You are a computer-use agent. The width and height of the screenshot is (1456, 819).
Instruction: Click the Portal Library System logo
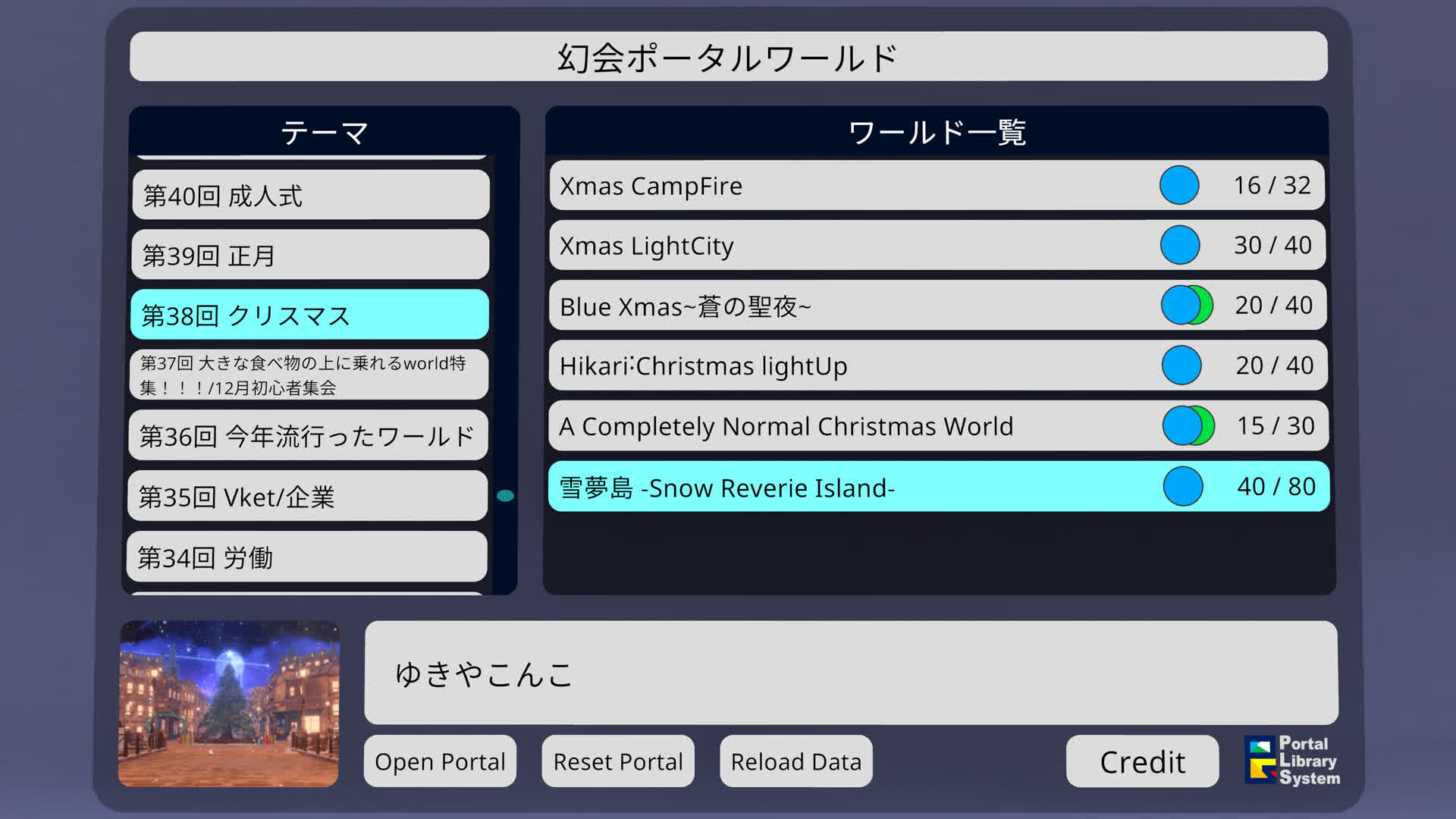[x=1293, y=761]
